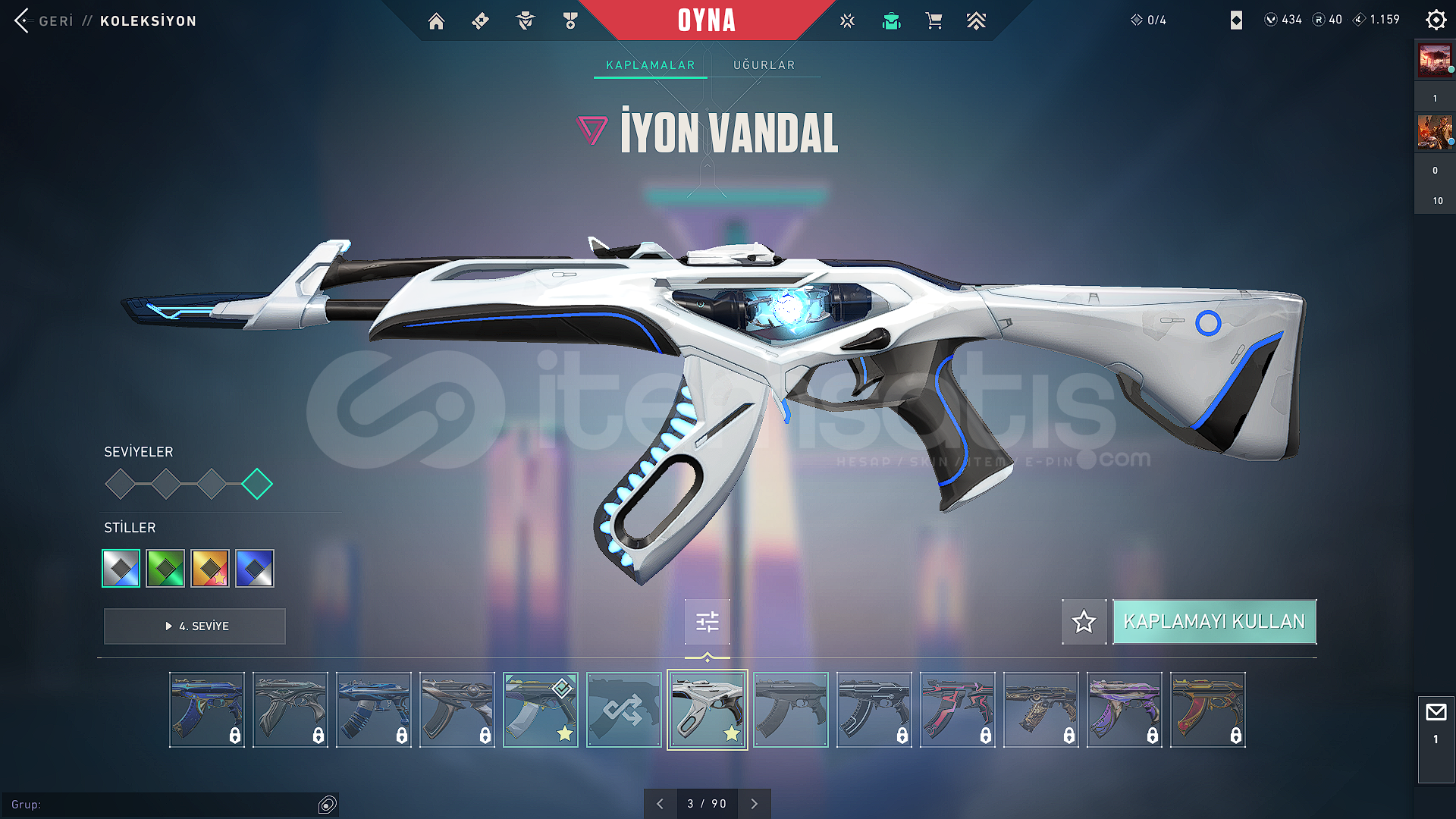Choose the green style variant swatch

click(x=165, y=568)
